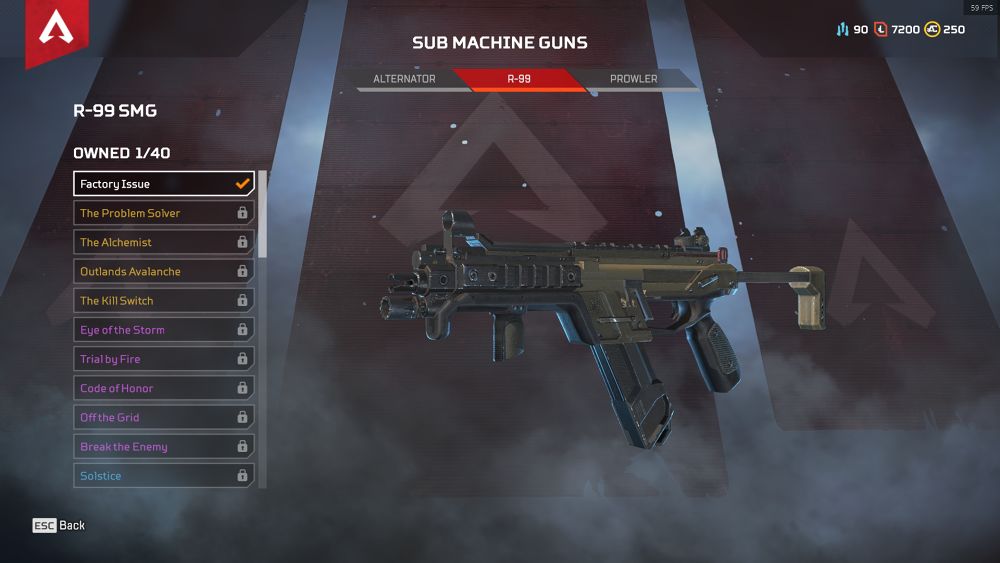Image resolution: width=1000 pixels, height=563 pixels.
Task: Open the Prowler weapon tab
Action: [x=634, y=79]
